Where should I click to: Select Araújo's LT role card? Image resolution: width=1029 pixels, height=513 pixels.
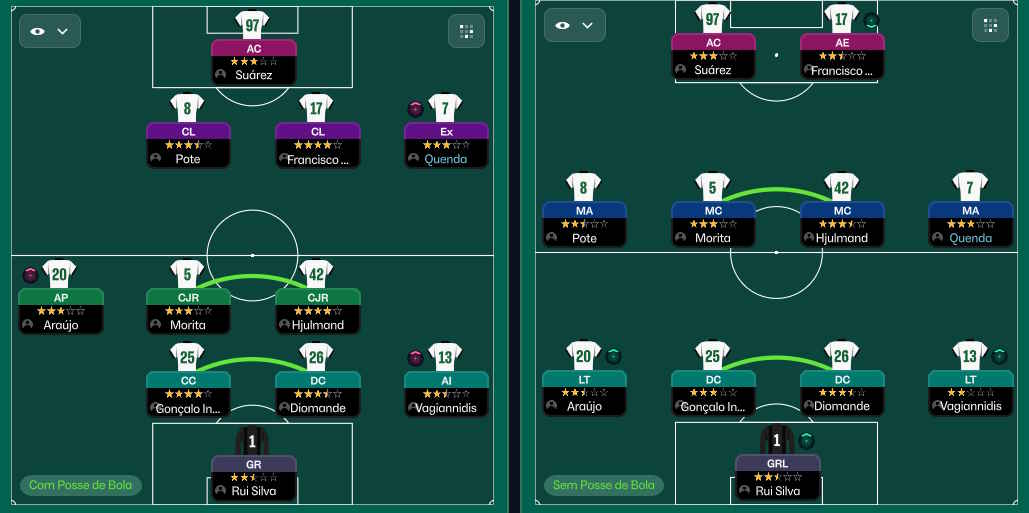(584, 393)
